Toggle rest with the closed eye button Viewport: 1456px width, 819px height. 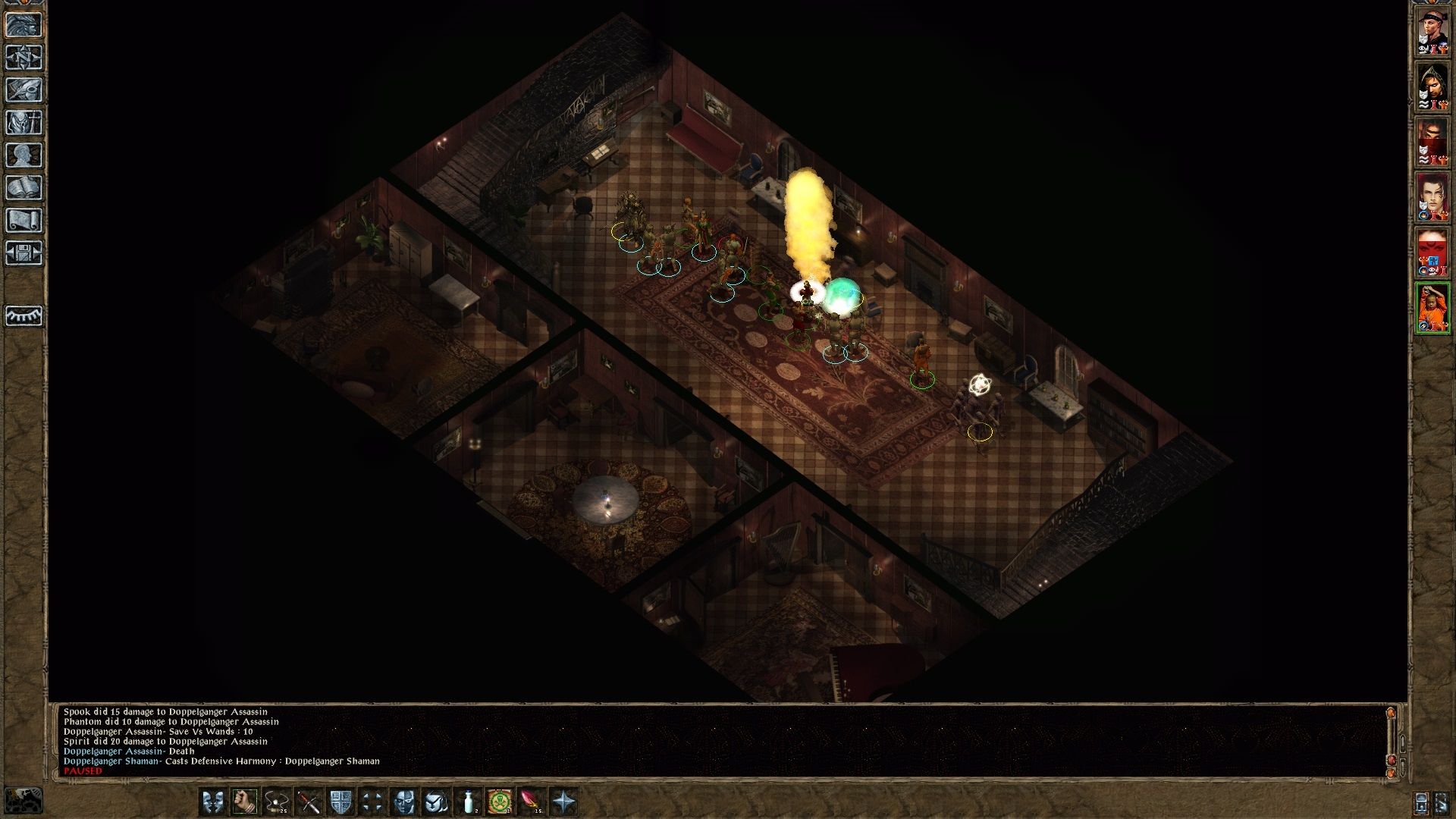coord(24,315)
